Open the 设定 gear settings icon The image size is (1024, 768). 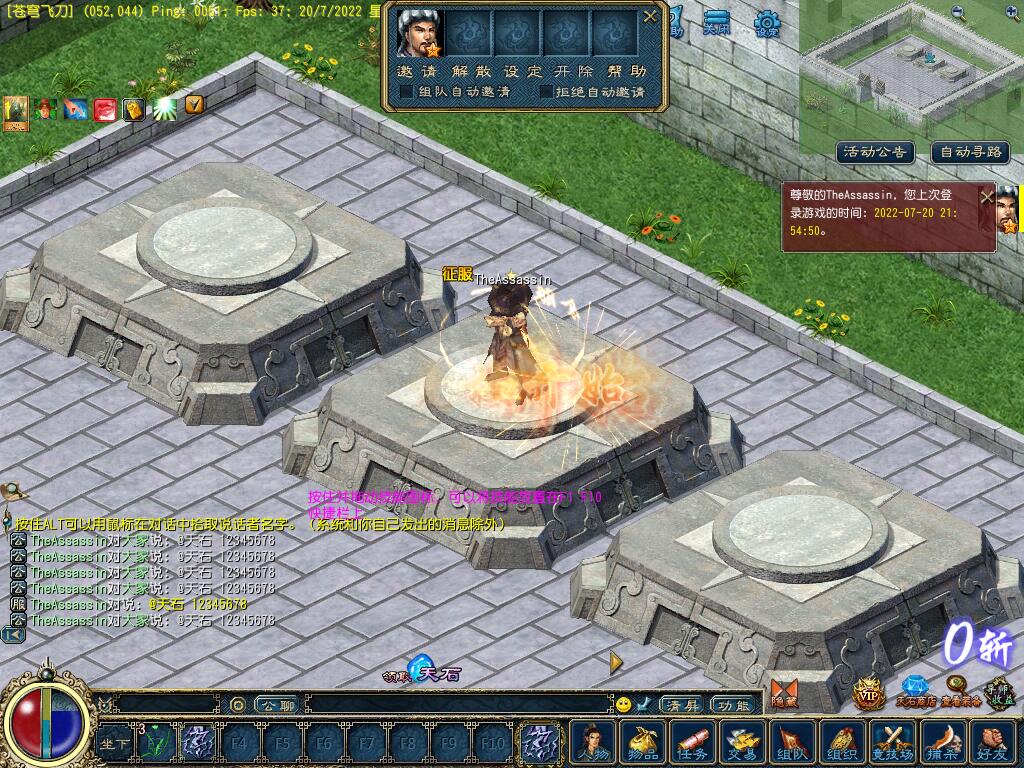pyautogui.click(x=767, y=24)
